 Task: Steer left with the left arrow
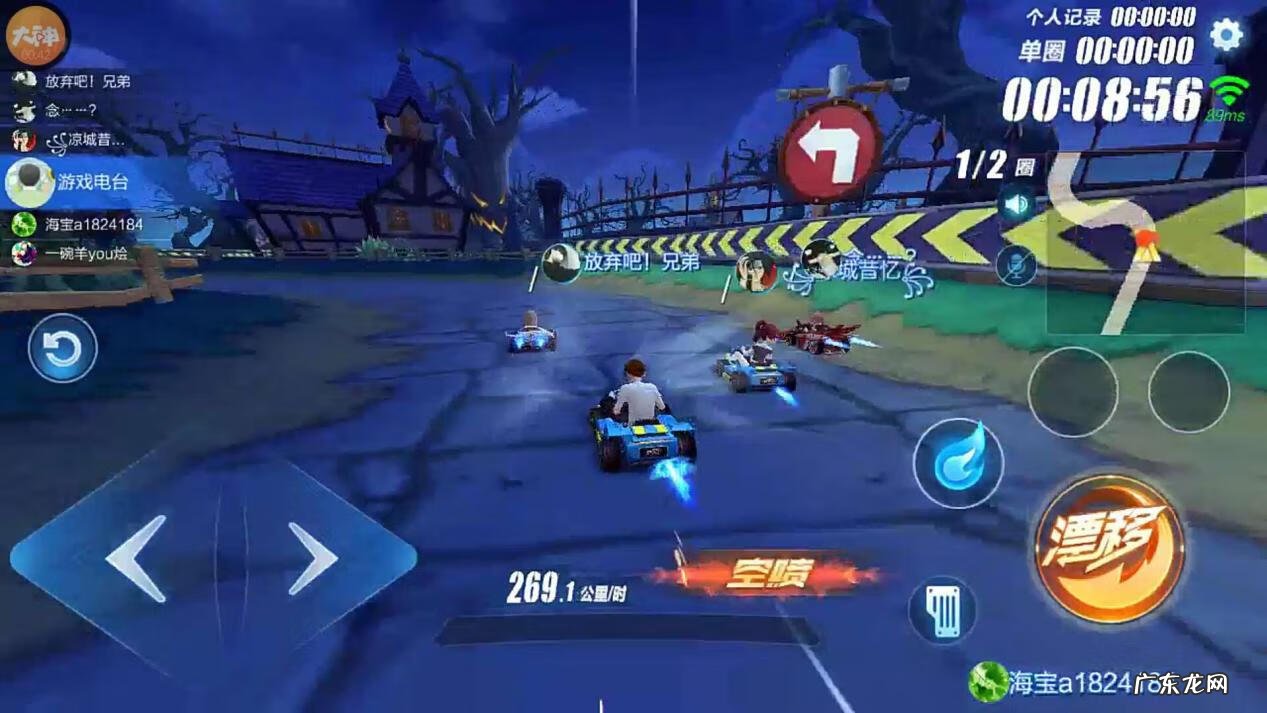pyautogui.click(x=136, y=558)
